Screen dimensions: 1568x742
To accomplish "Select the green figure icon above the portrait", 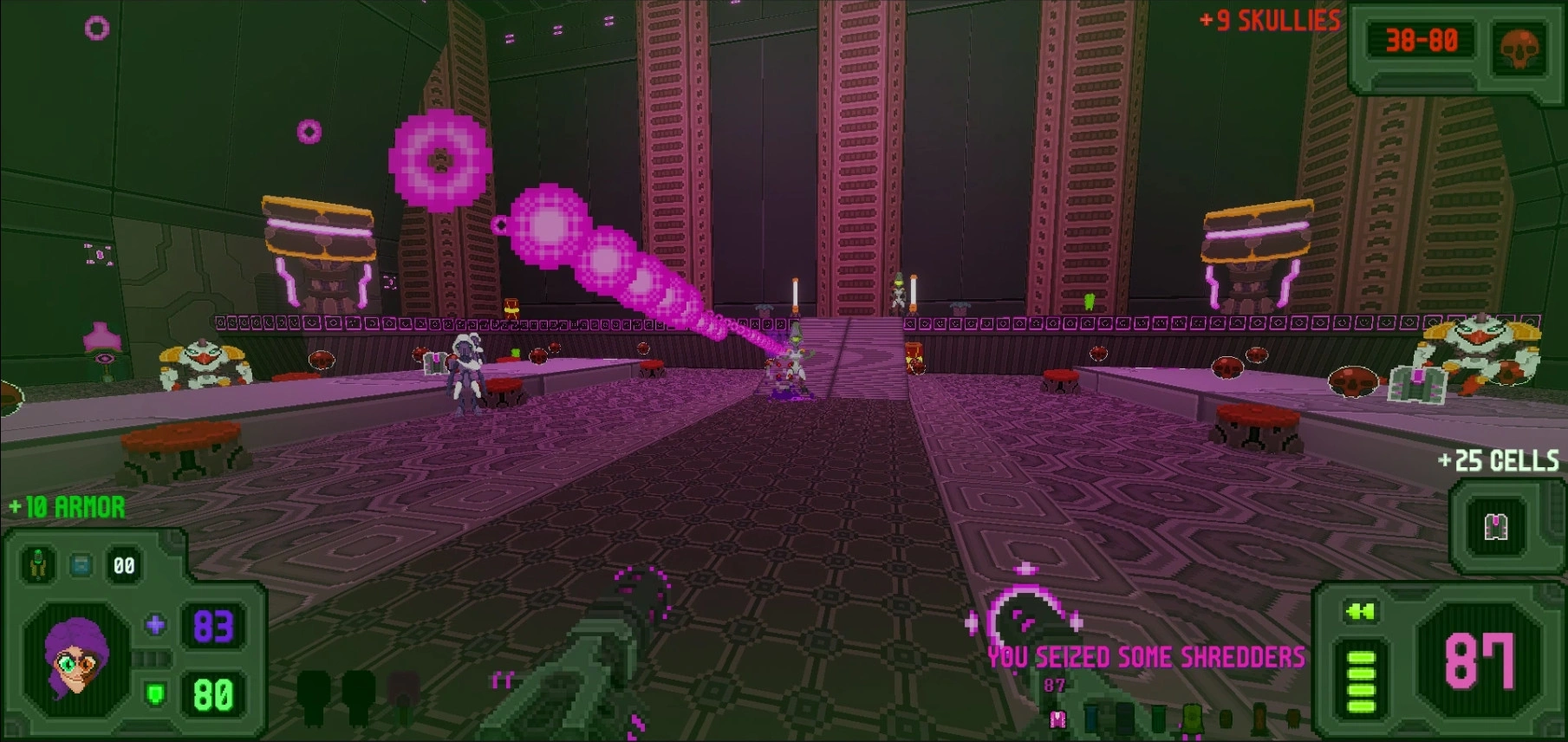I will tap(38, 565).
